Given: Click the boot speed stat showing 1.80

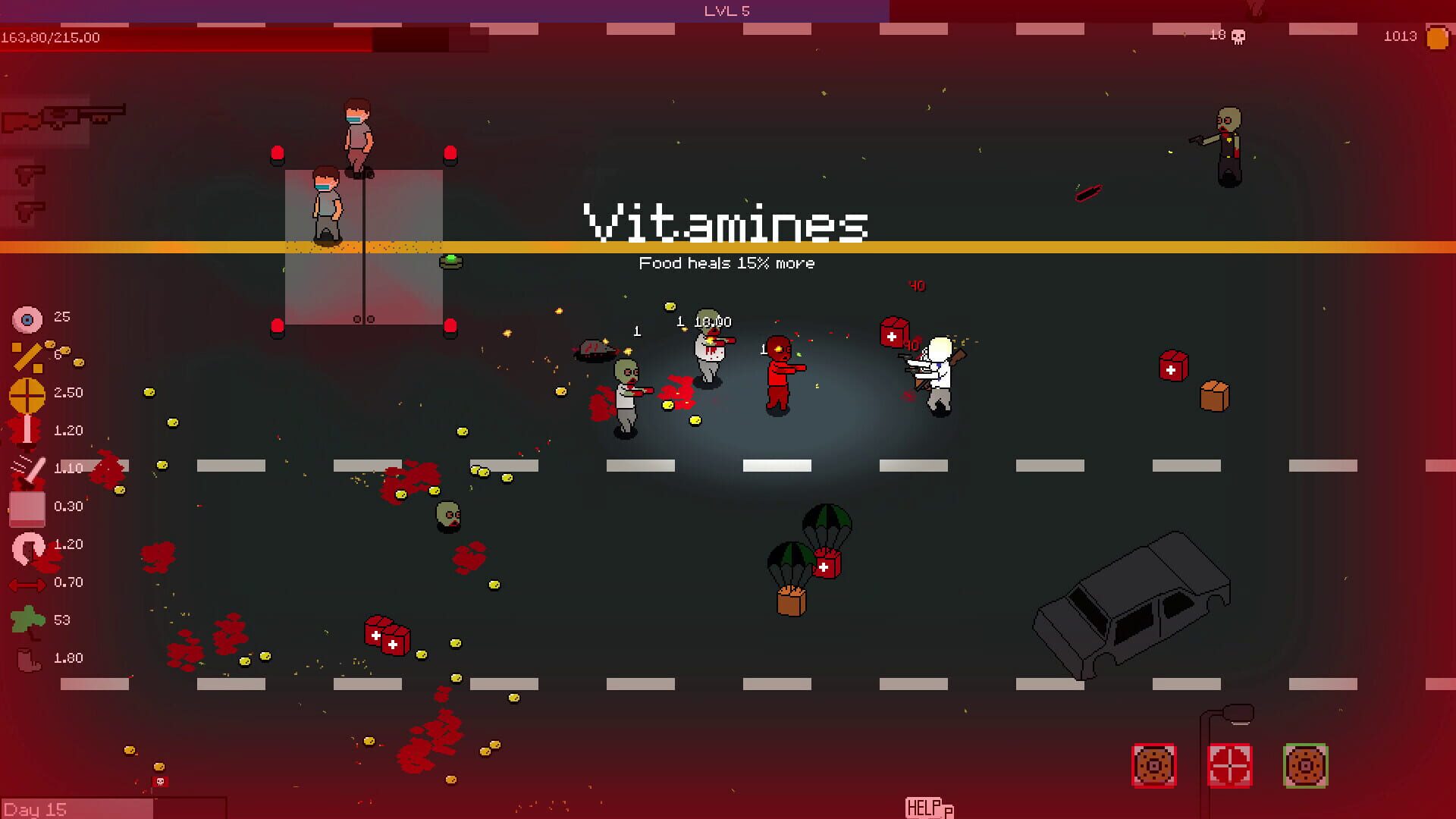Looking at the screenshot, I should pyautogui.click(x=27, y=657).
